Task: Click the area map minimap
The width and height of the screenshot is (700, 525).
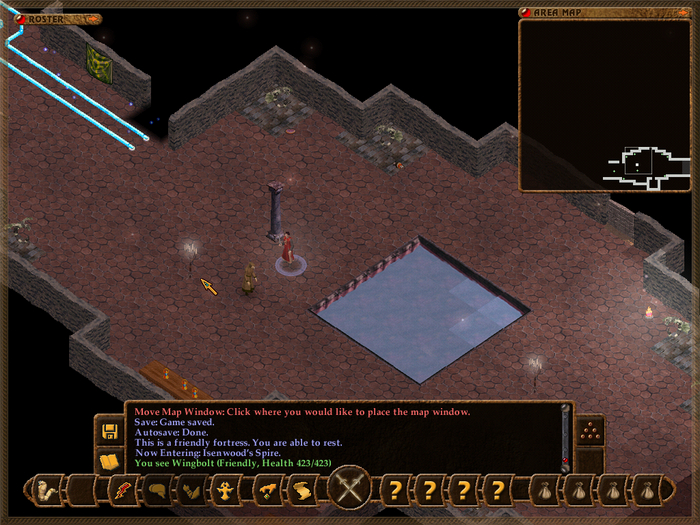Action: pyautogui.click(x=606, y=105)
